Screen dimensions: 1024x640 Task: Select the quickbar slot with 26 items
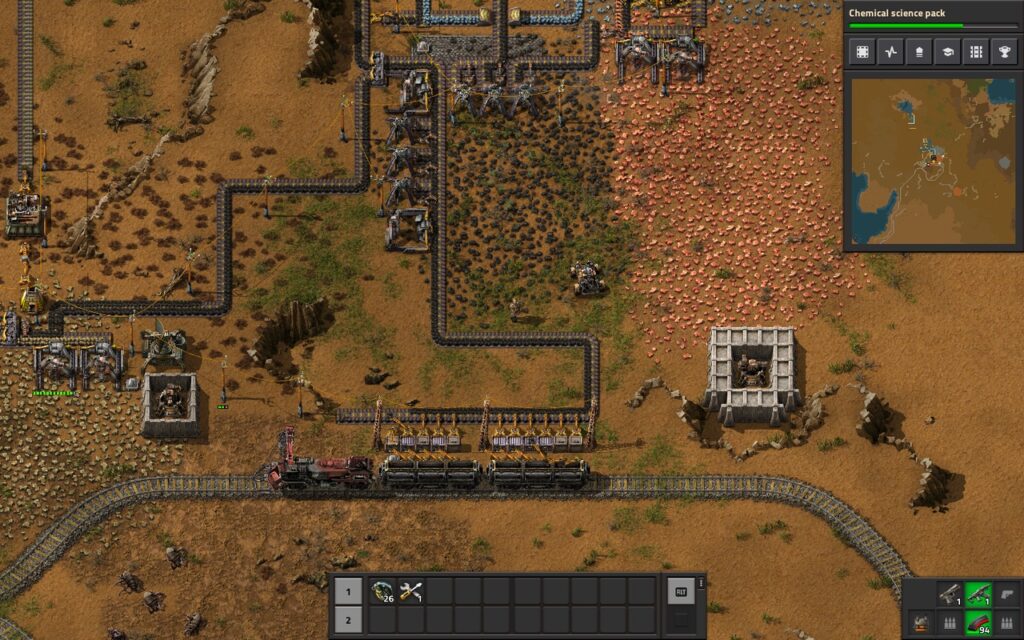tap(382, 591)
